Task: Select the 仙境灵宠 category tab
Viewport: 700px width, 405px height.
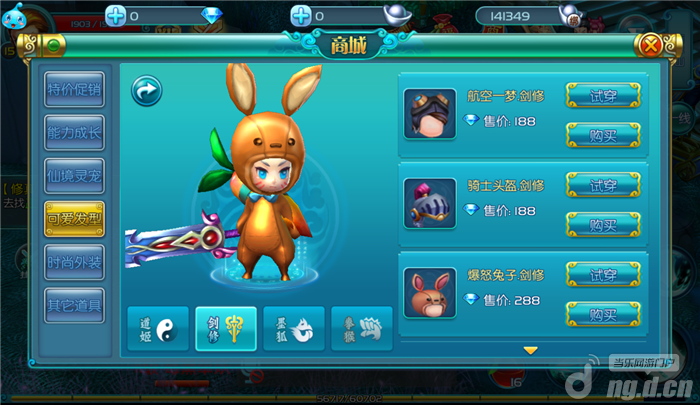Action: 75,176
